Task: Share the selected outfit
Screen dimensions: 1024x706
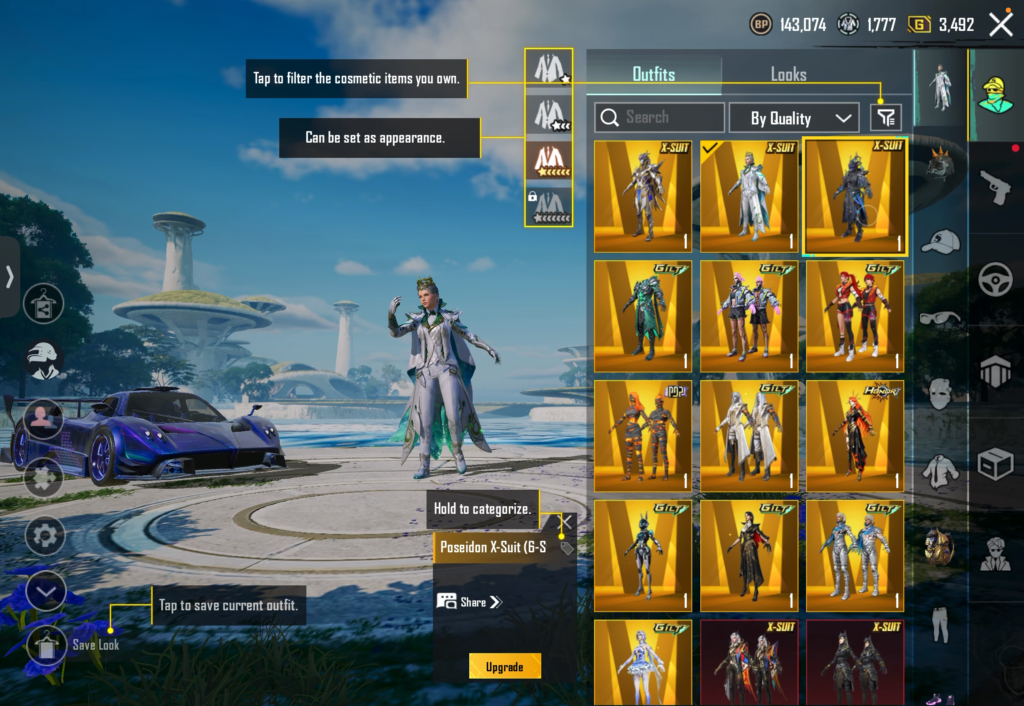Action: [x=468, y=602]
